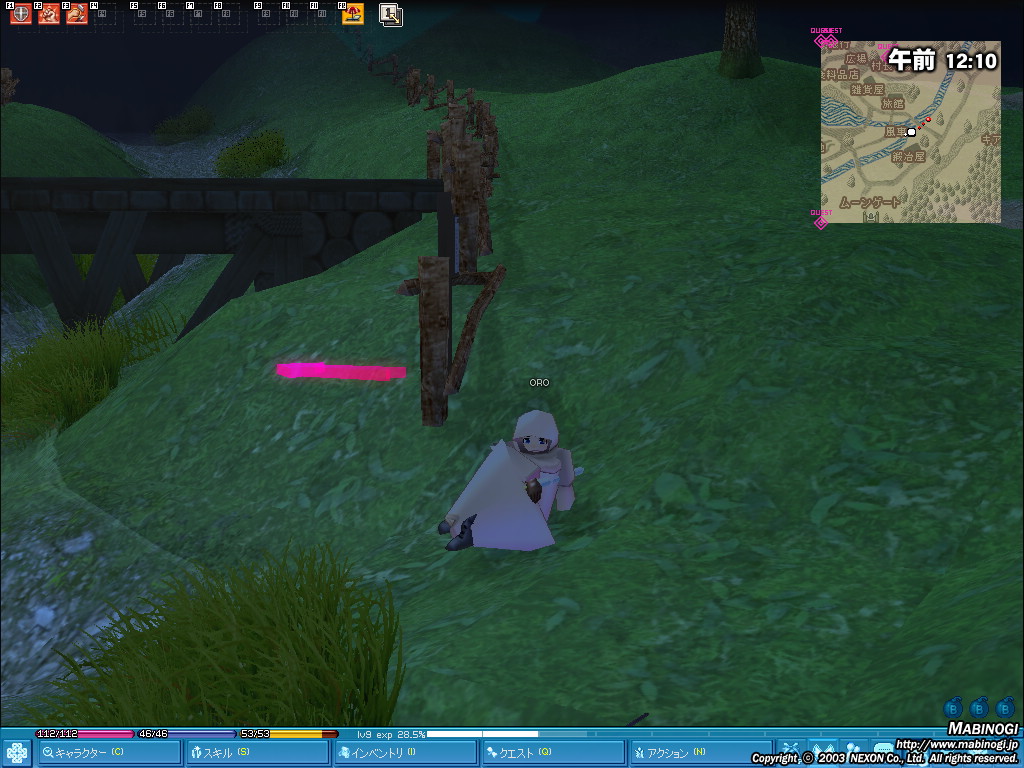Use the F12 umbrella rest skill
The height and width of the screenshot is (768, 1024).
(353, 14)
